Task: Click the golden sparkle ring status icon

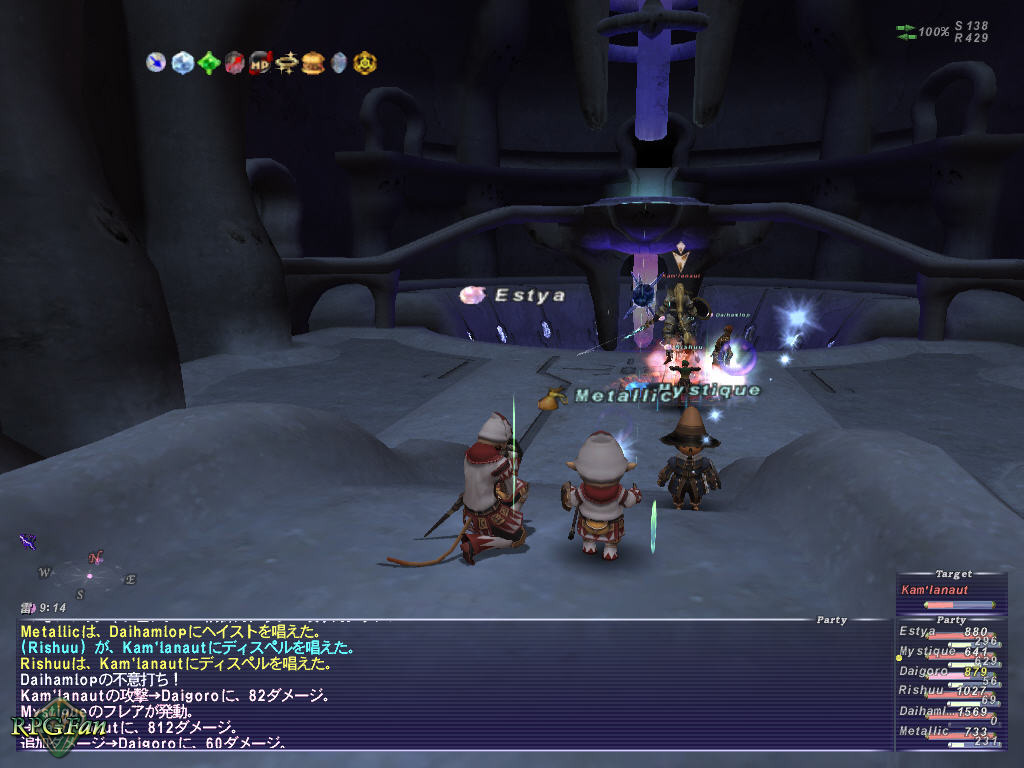Action: tap(287, 62)
